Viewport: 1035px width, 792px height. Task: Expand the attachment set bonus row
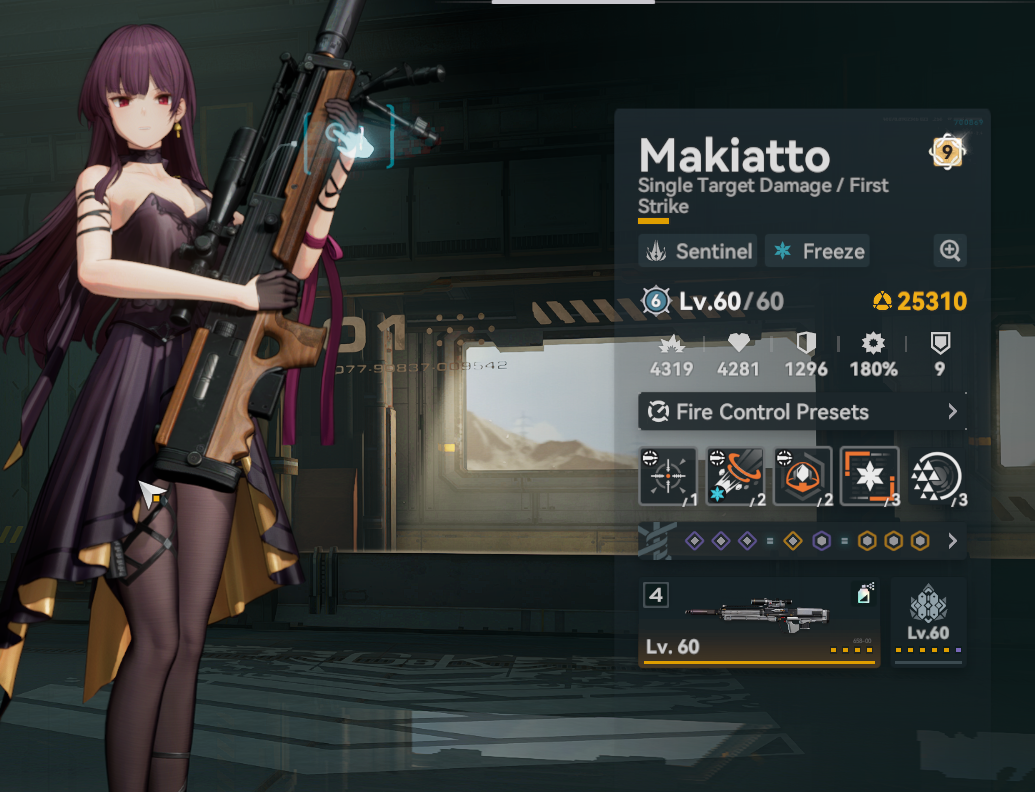[x=952, y=541]
